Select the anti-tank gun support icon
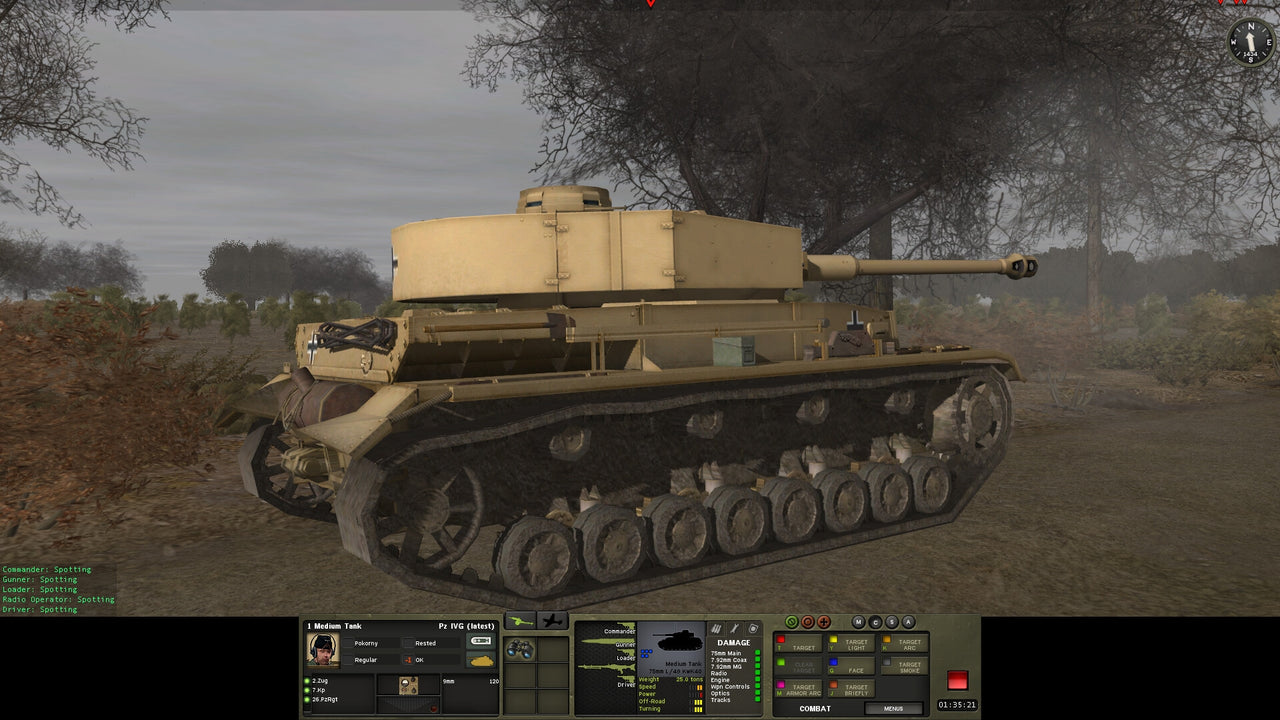Screen dimensions: 1280x720 click(522, 621)
